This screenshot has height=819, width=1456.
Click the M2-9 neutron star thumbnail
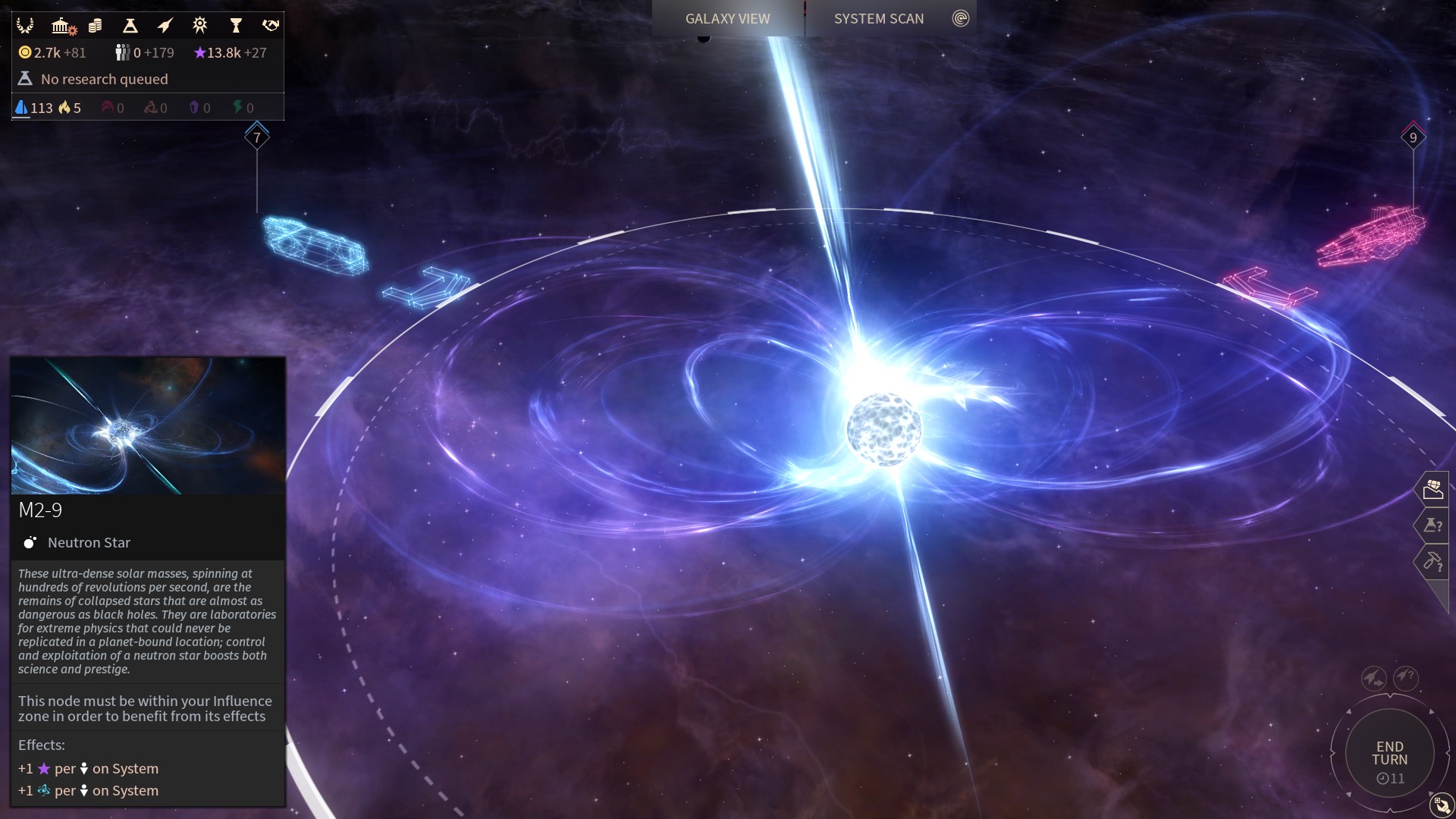[147, 426]
